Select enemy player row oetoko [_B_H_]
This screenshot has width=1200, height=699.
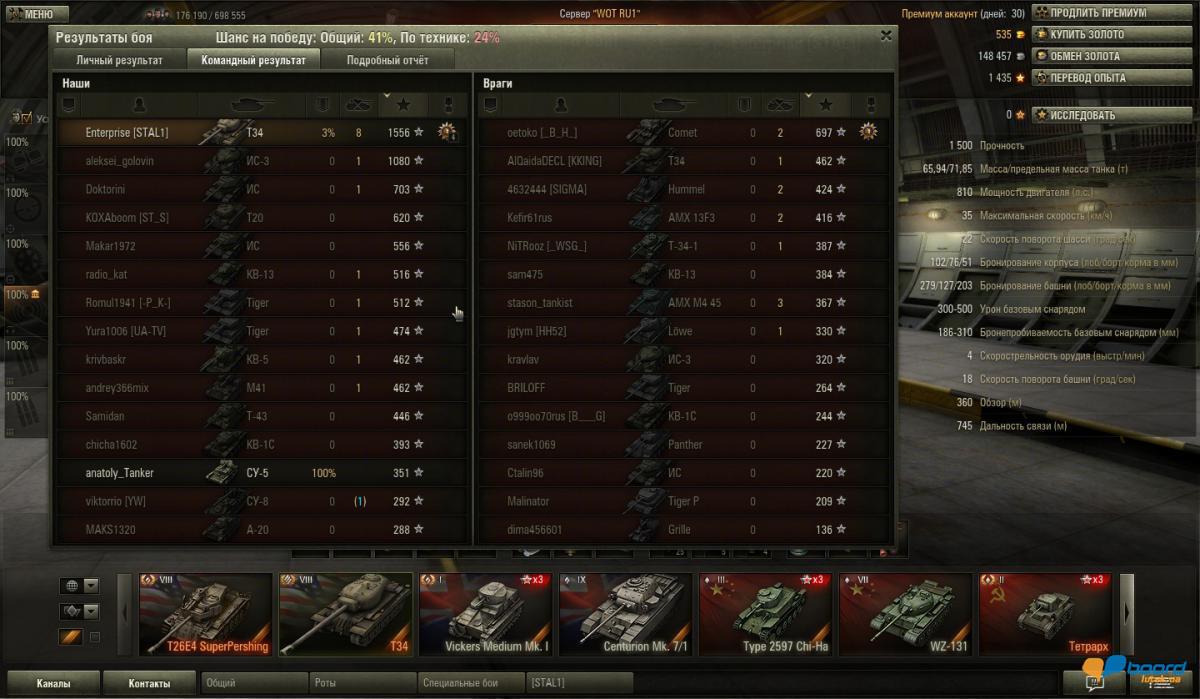tap(680, 132)
